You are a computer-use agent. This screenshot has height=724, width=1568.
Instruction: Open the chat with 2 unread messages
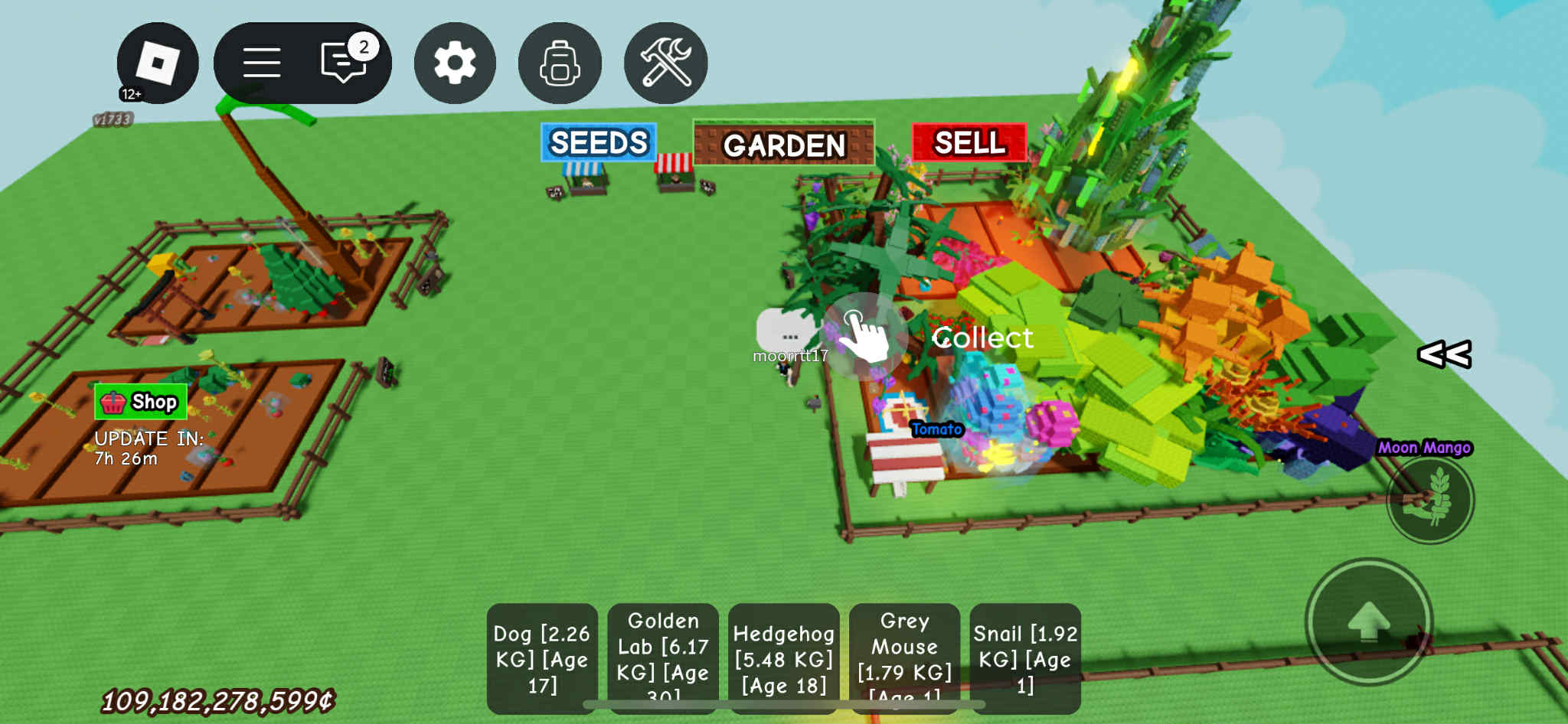click(x=345, y=61)
